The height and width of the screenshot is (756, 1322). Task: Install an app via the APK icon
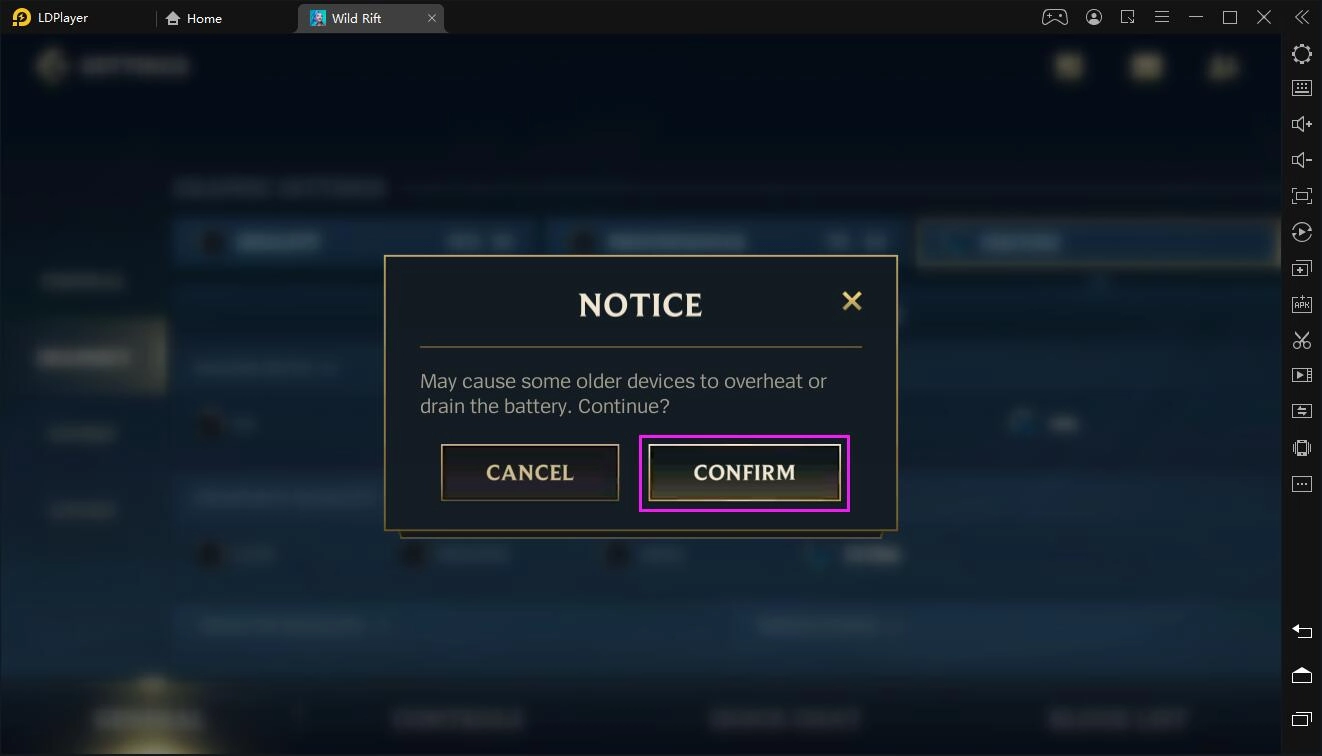tap(1301, 303)
